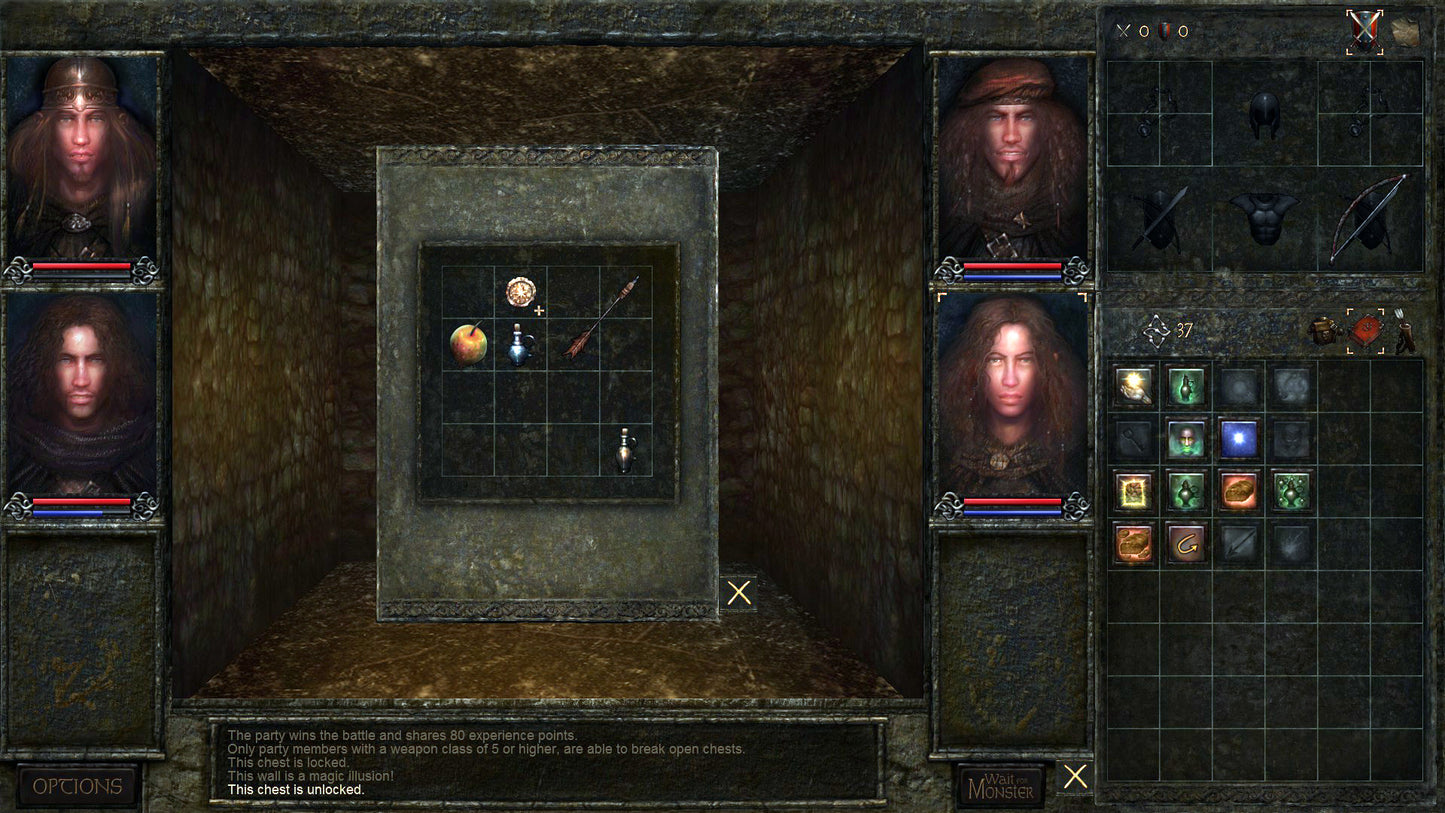The height and width of the screenshot is (813, 1445).
Task: Click the Options button
Action: pyautogui.click(x=76, y=787)
